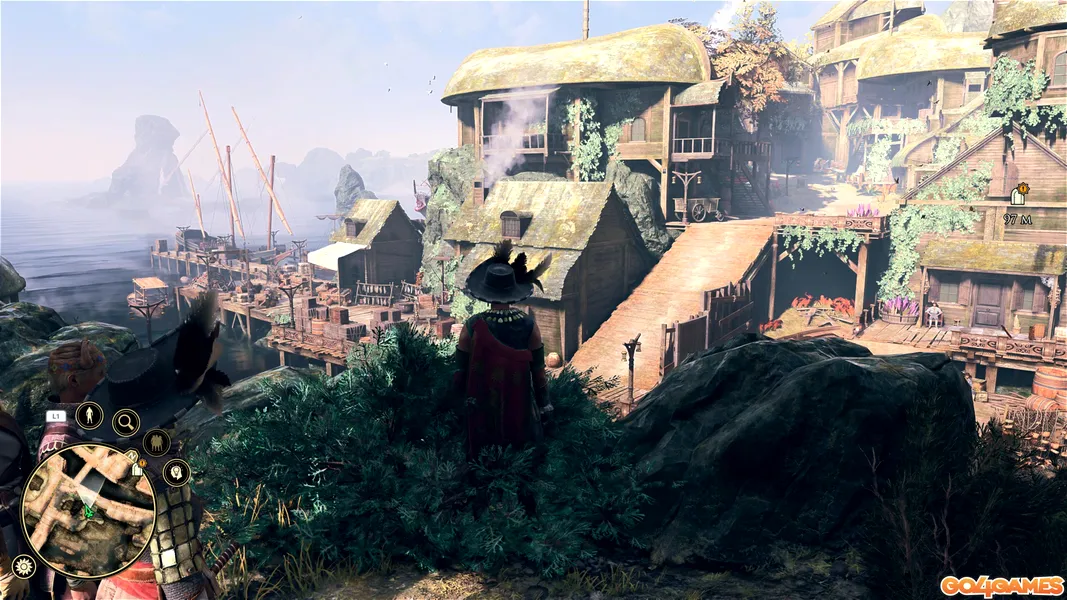Click the GO4GAMES watermark logo

click(x=1000, y=586)
